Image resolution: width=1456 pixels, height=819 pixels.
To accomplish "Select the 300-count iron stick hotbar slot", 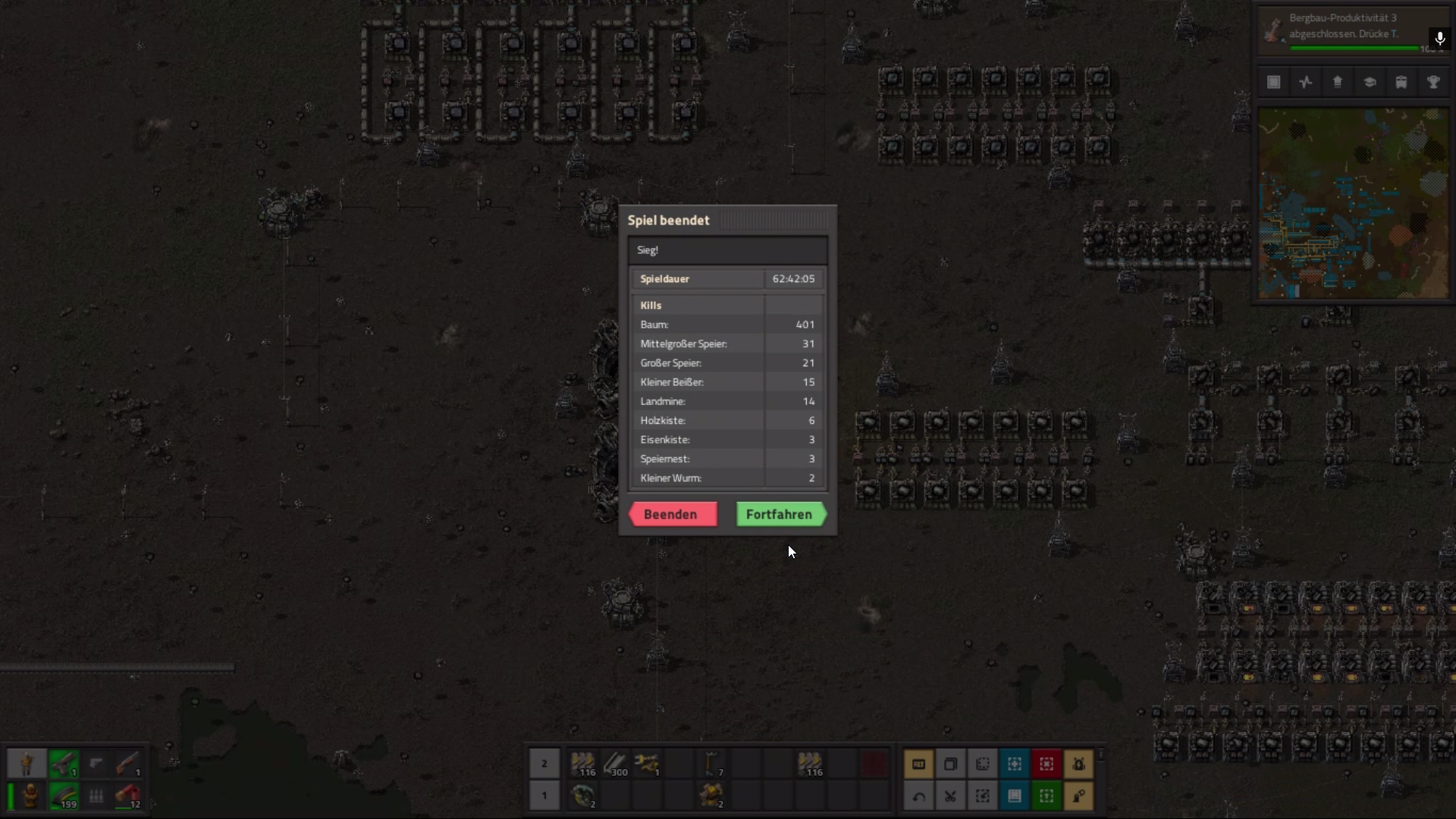I will coord(615,764).
